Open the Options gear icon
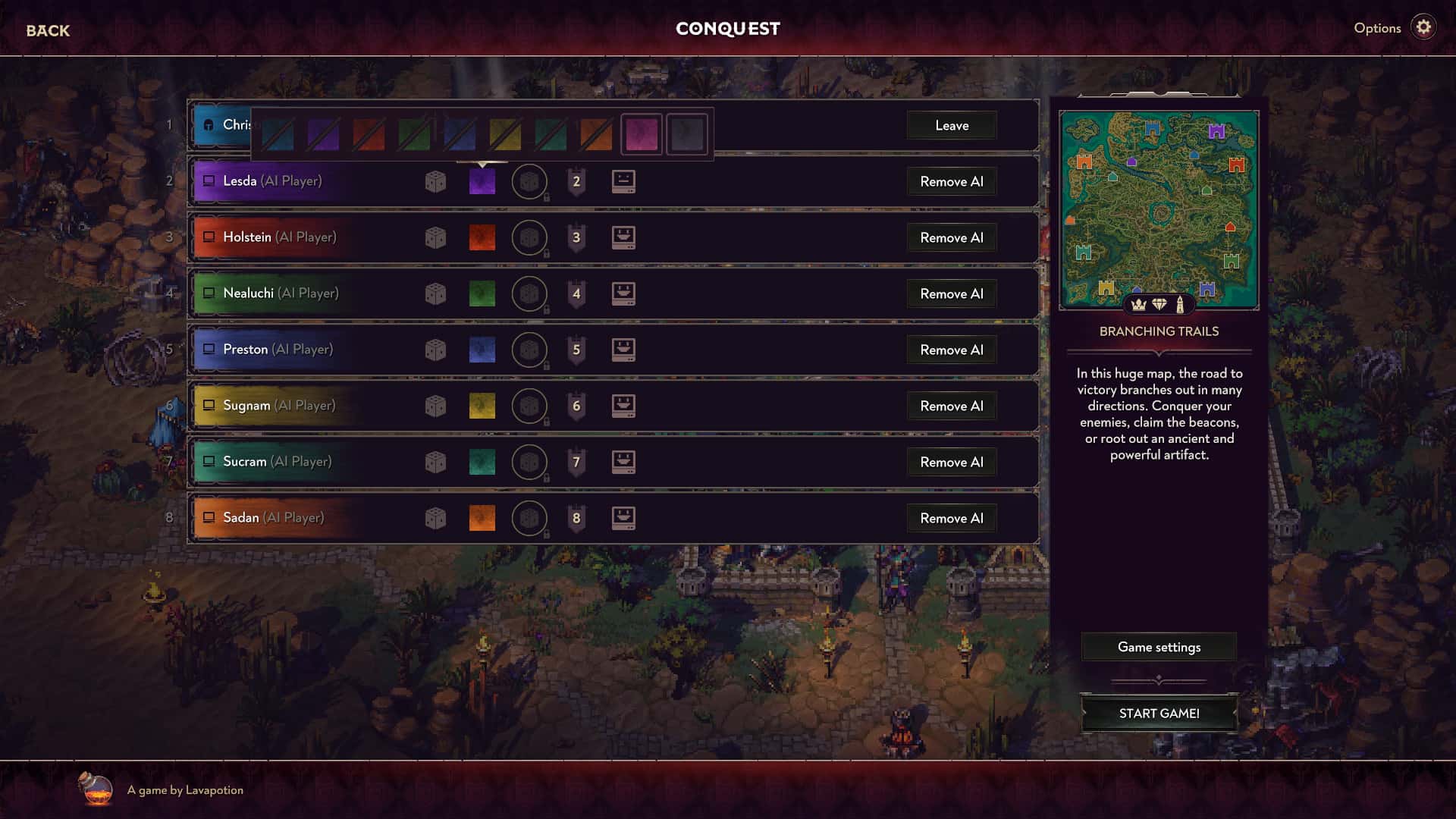 point(1424,27)
